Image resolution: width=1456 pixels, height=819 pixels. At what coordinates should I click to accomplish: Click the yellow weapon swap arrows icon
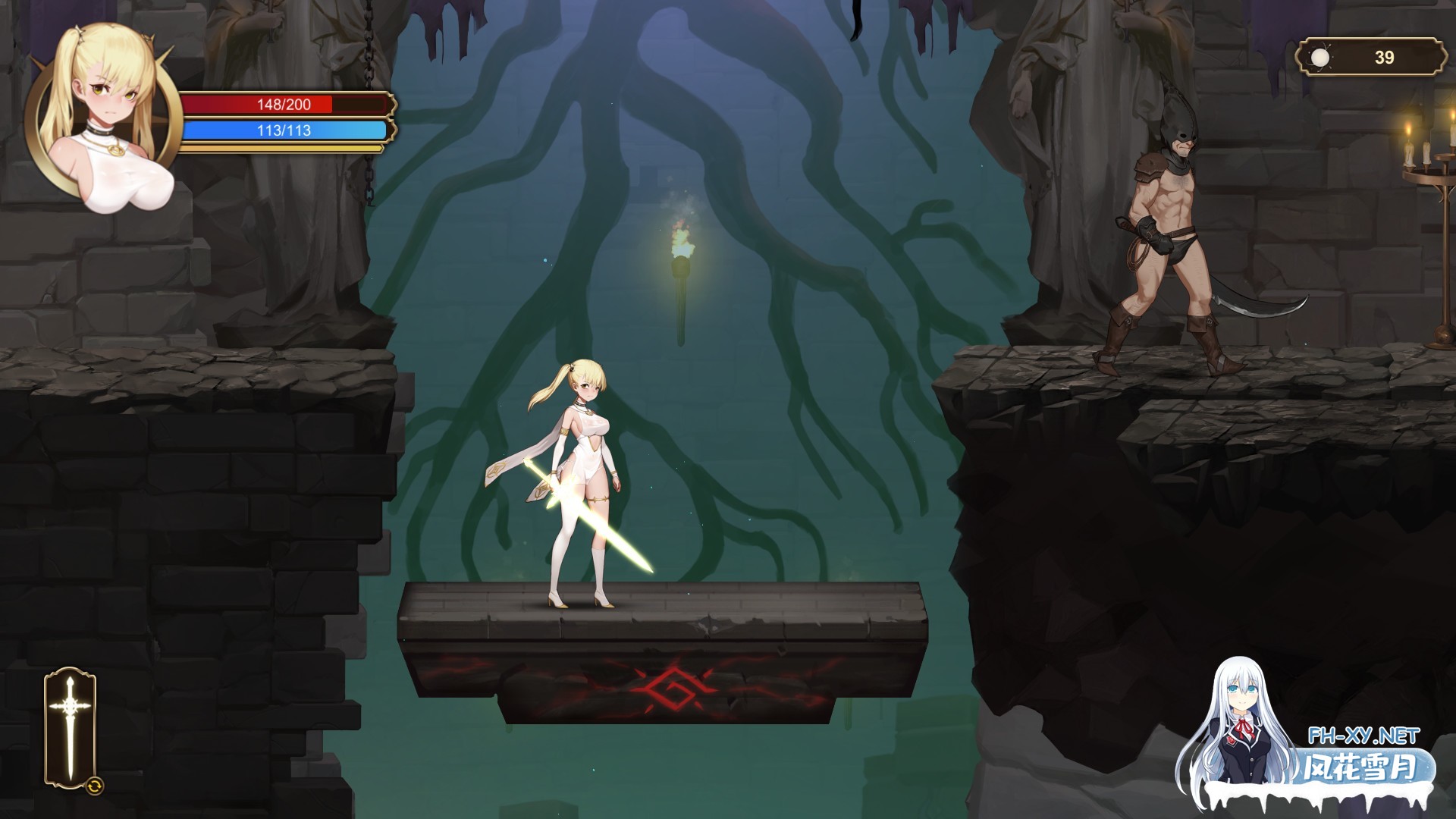(x=96, y=786)
